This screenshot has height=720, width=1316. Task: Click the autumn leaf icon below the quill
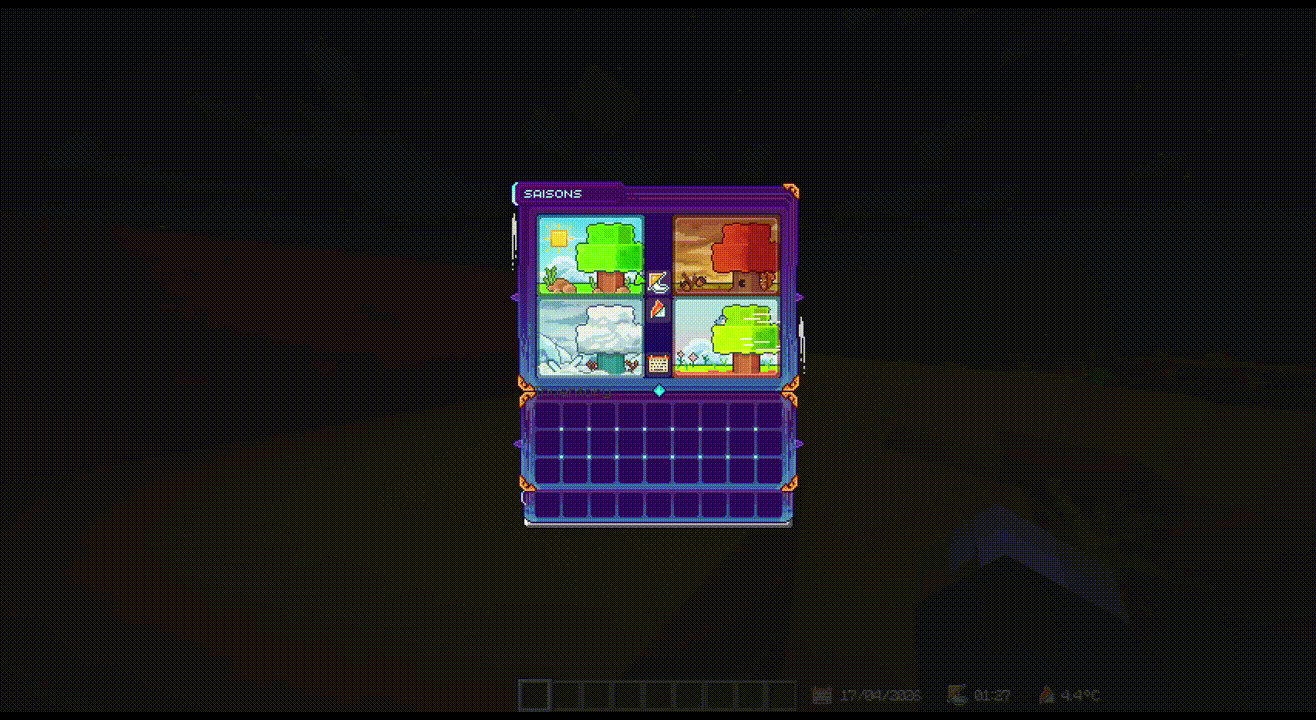(658, 310)
